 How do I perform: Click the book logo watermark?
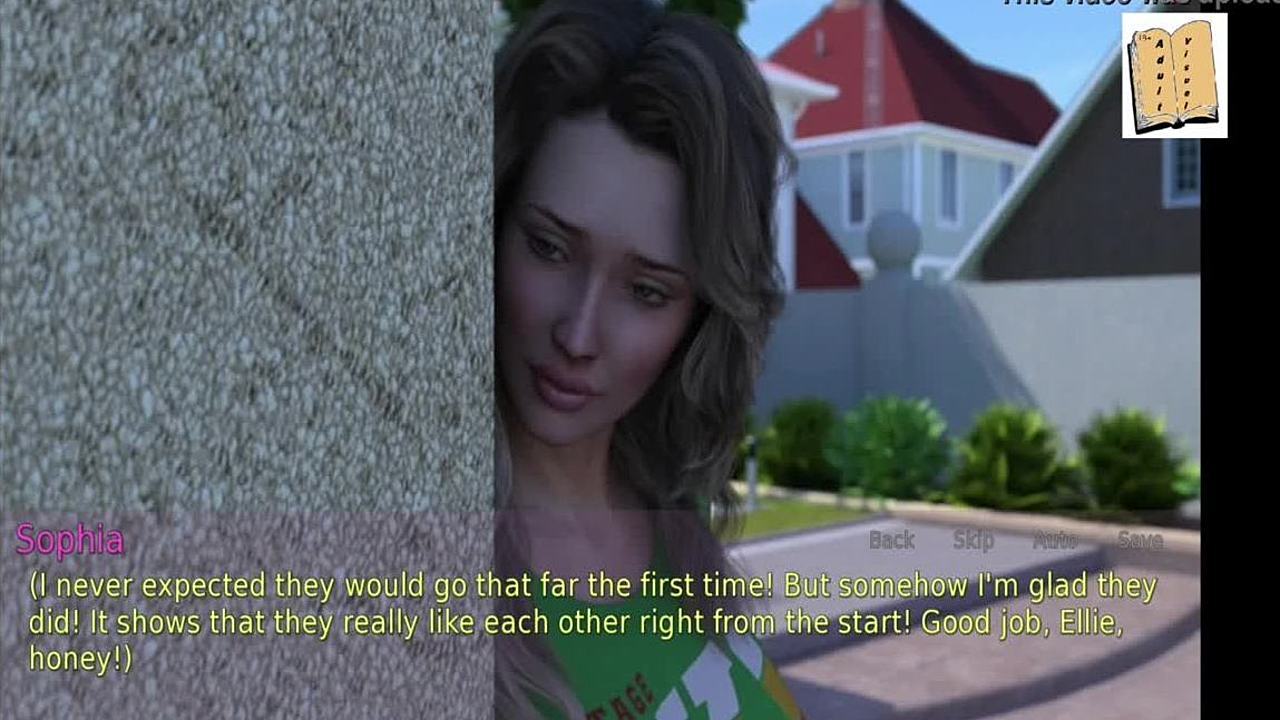pos(1174,75)
